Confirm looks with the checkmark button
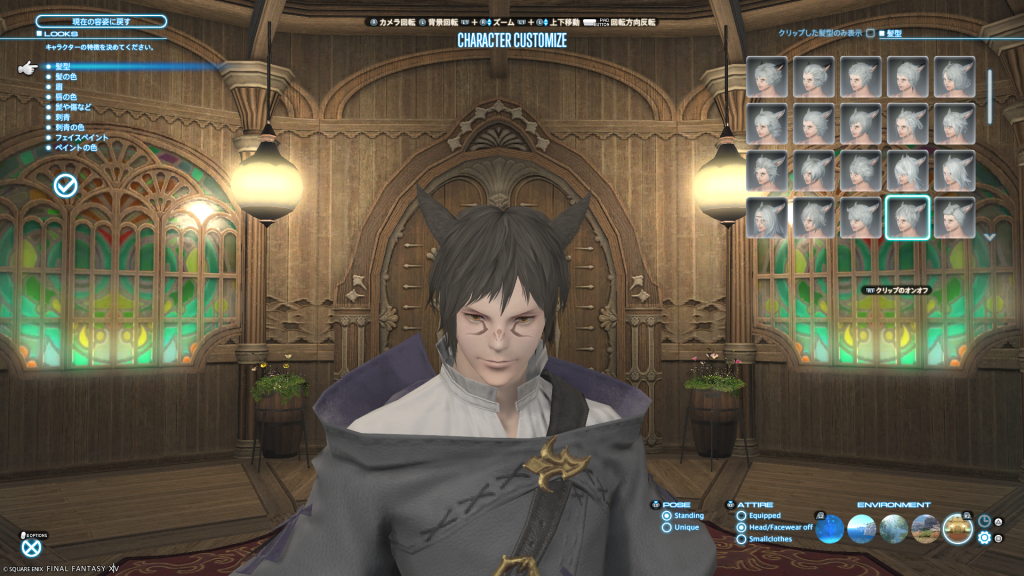The image size is (1024, 576). tap(66, 185)
